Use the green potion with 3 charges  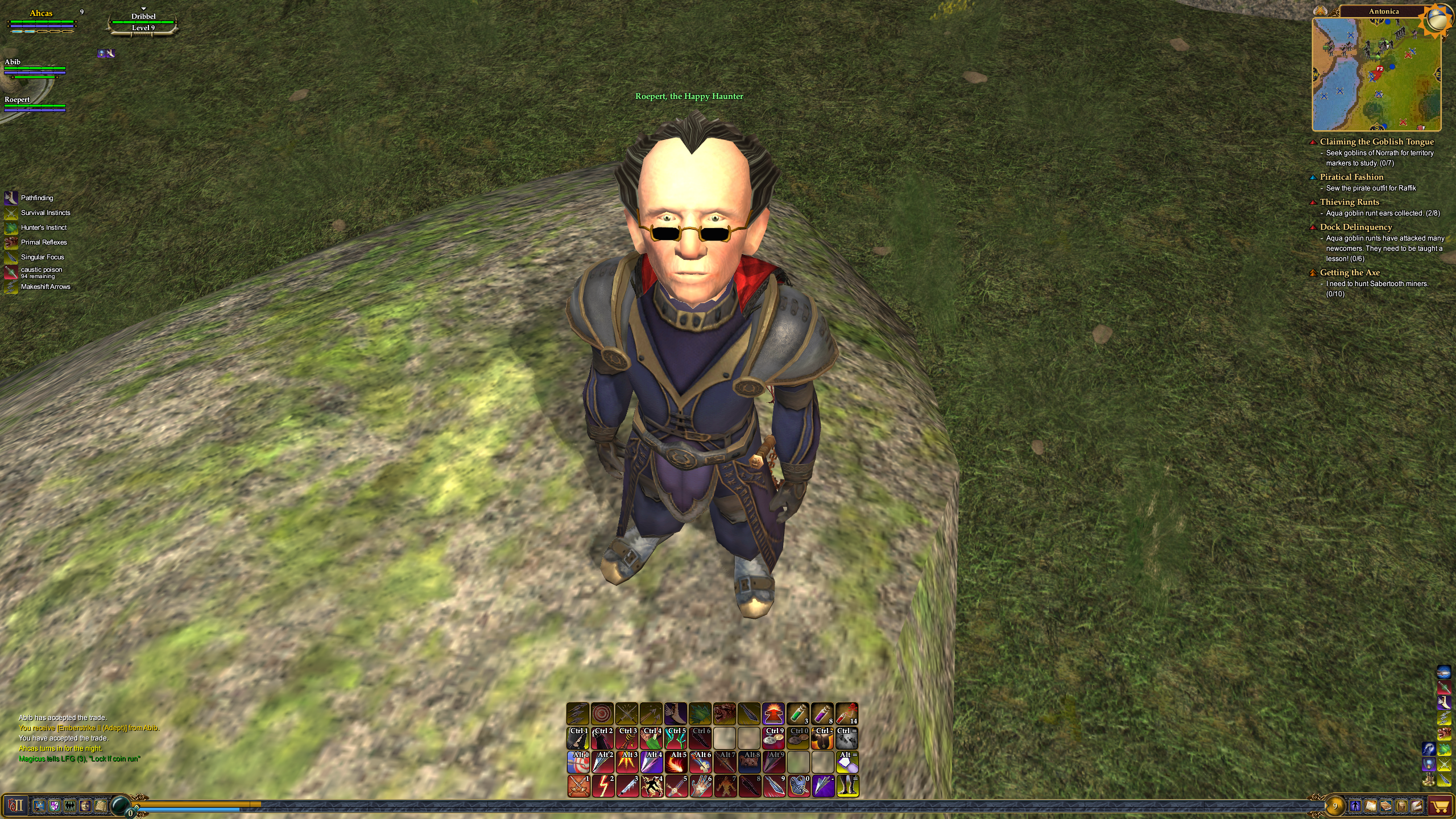(798, 714)
